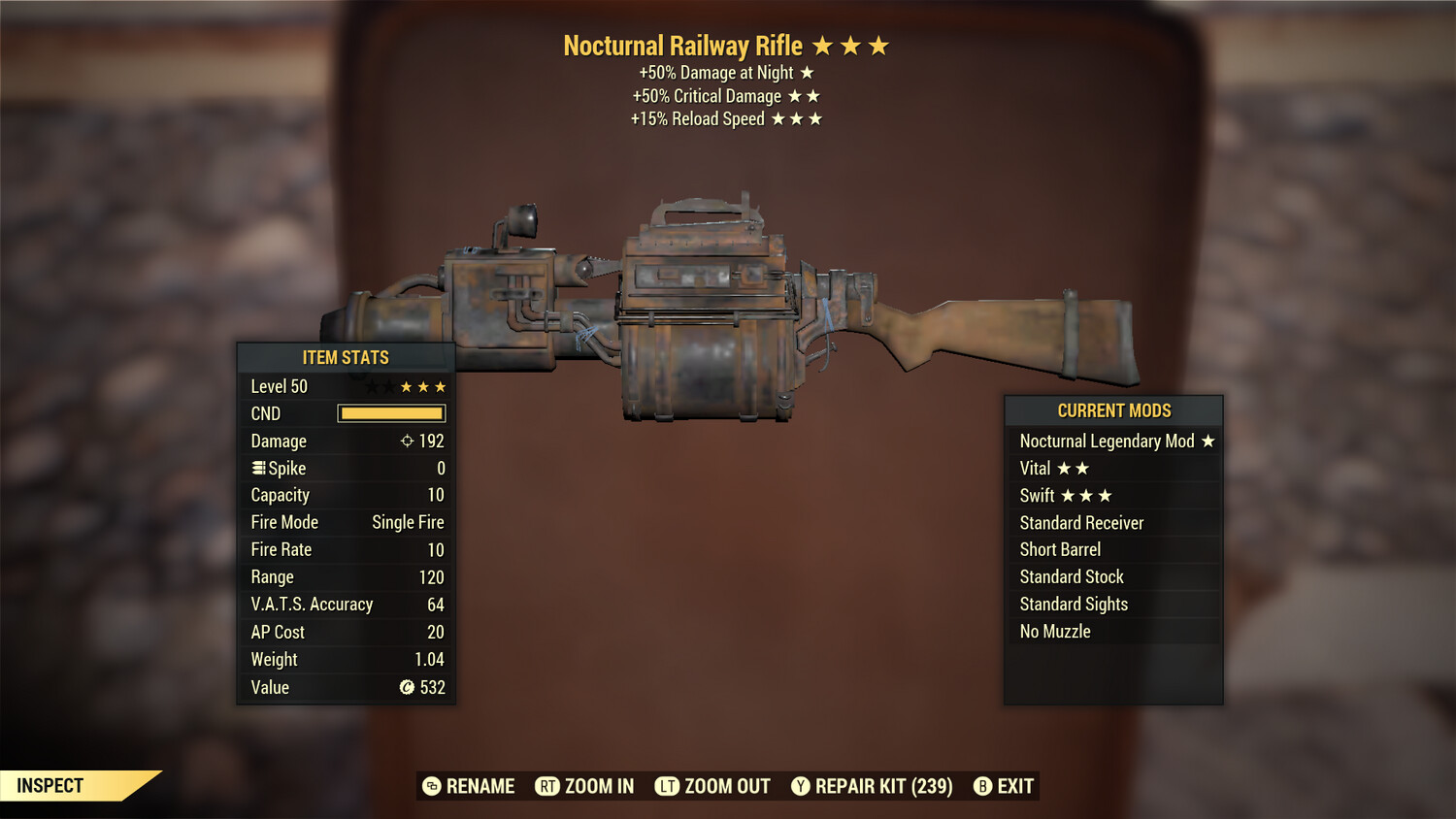Click the LT icon for ZOOM OUT
This screenshot has width=1456, height=819.
pyautogui.click(x=667, y=786)
